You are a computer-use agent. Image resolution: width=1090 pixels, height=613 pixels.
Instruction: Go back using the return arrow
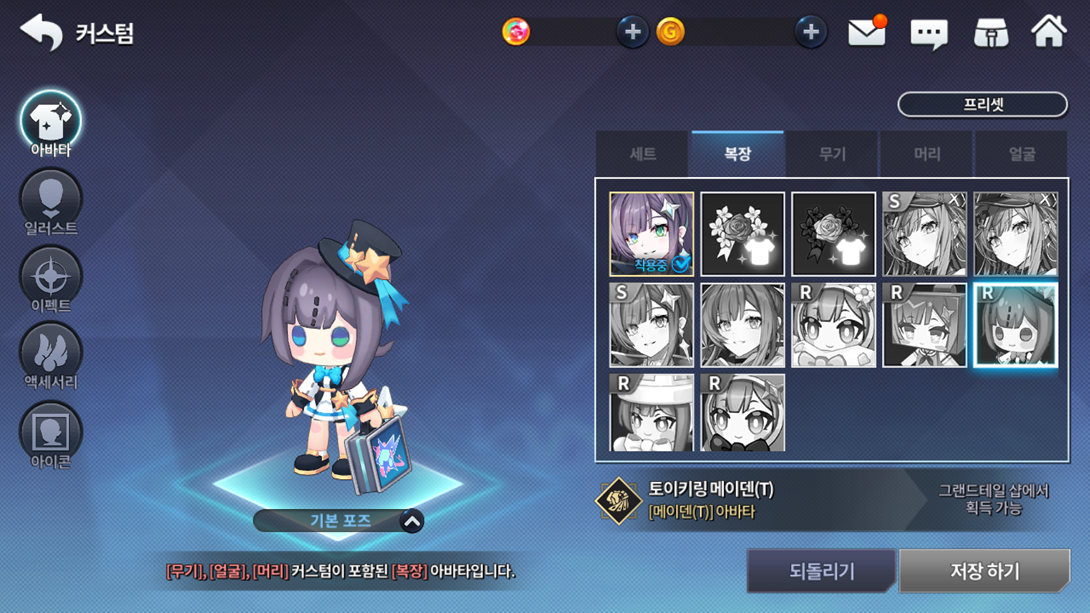click(40, 32)
